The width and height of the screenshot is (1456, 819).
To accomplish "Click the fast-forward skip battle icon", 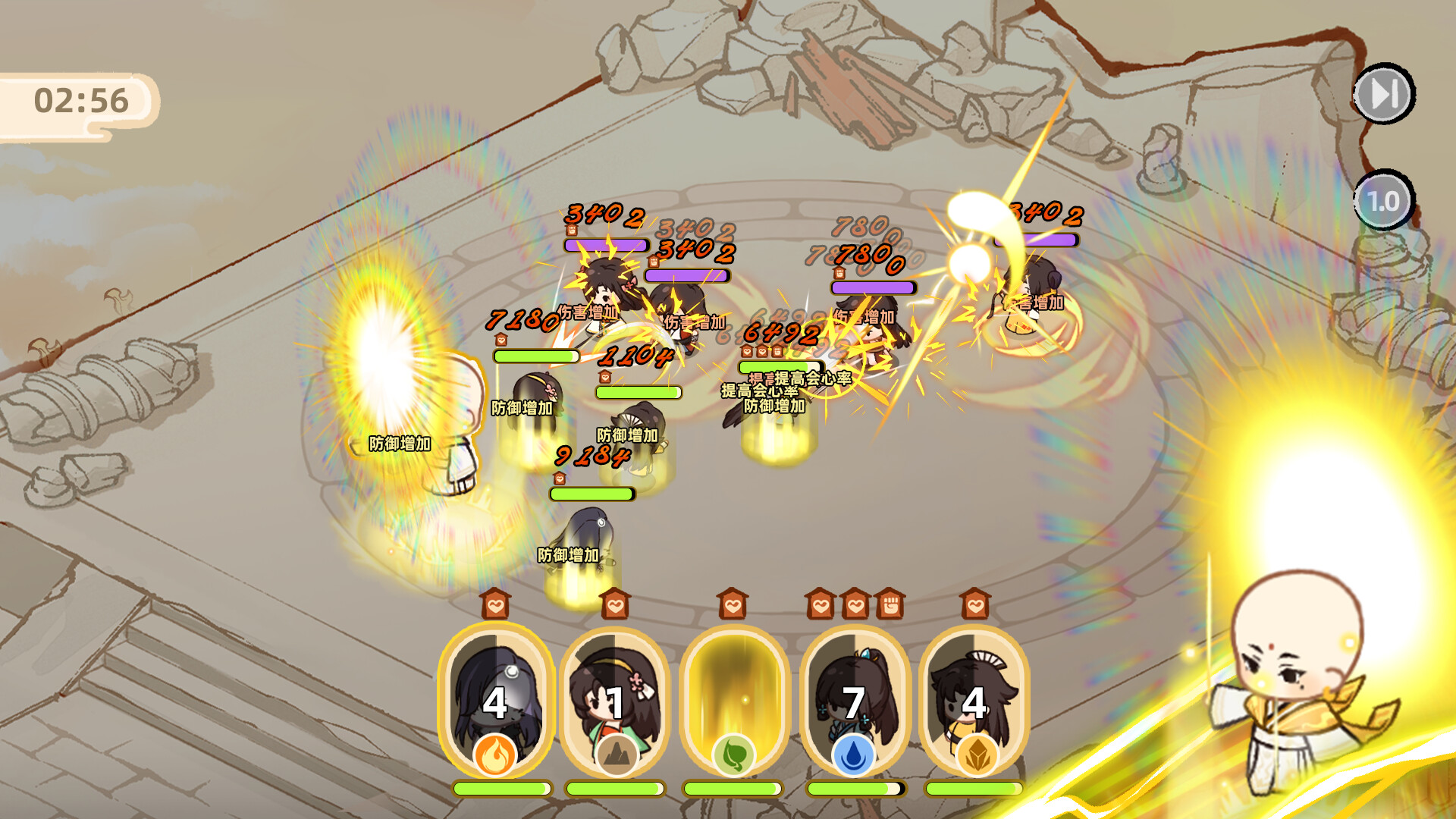I will click(1385, 95).
